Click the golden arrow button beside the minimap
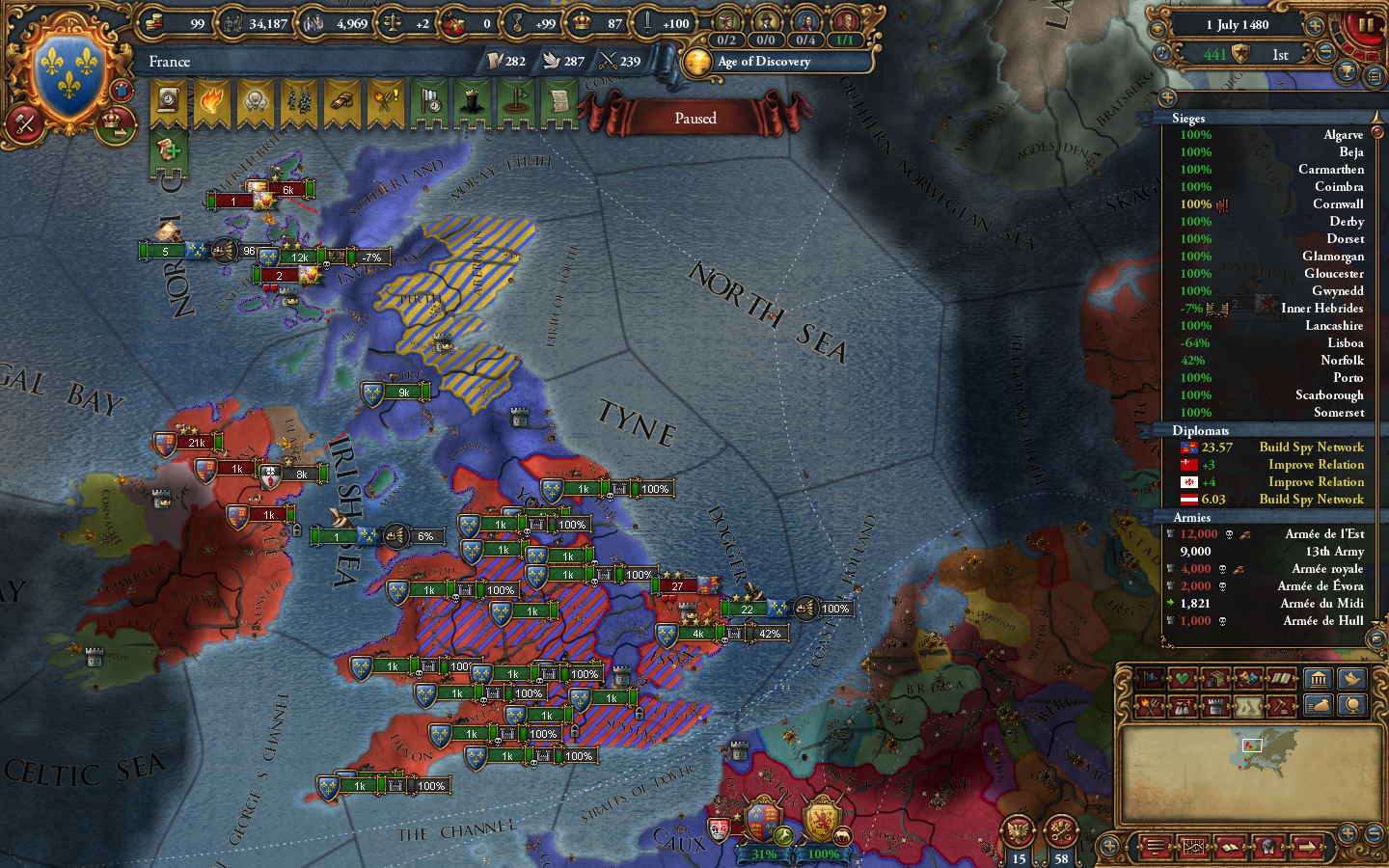Viewport: 1389px width, 868px height. coord(1310,849)
